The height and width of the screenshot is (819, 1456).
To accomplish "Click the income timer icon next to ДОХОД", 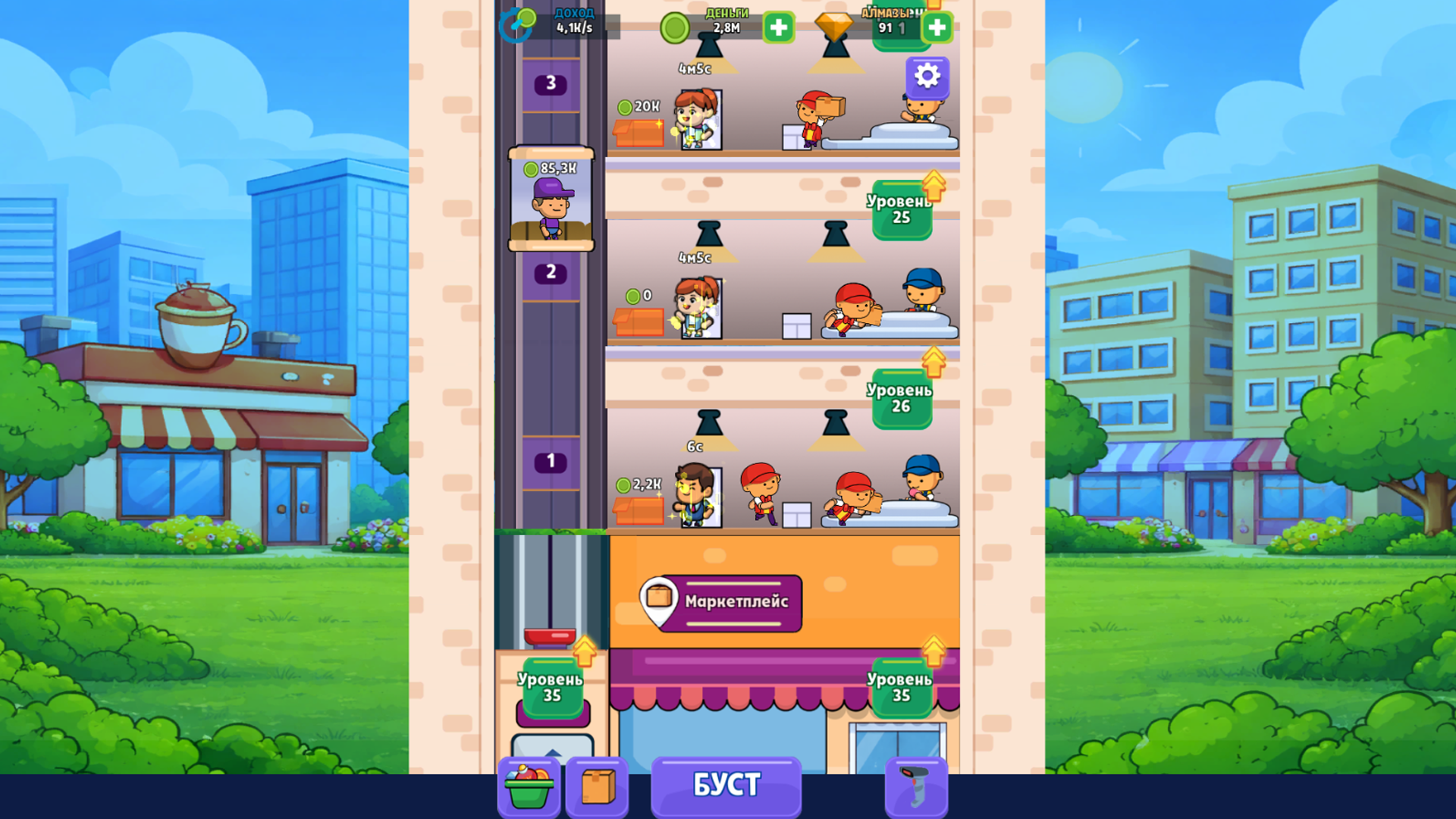I will pyautogui.click(x=516, y=24).
